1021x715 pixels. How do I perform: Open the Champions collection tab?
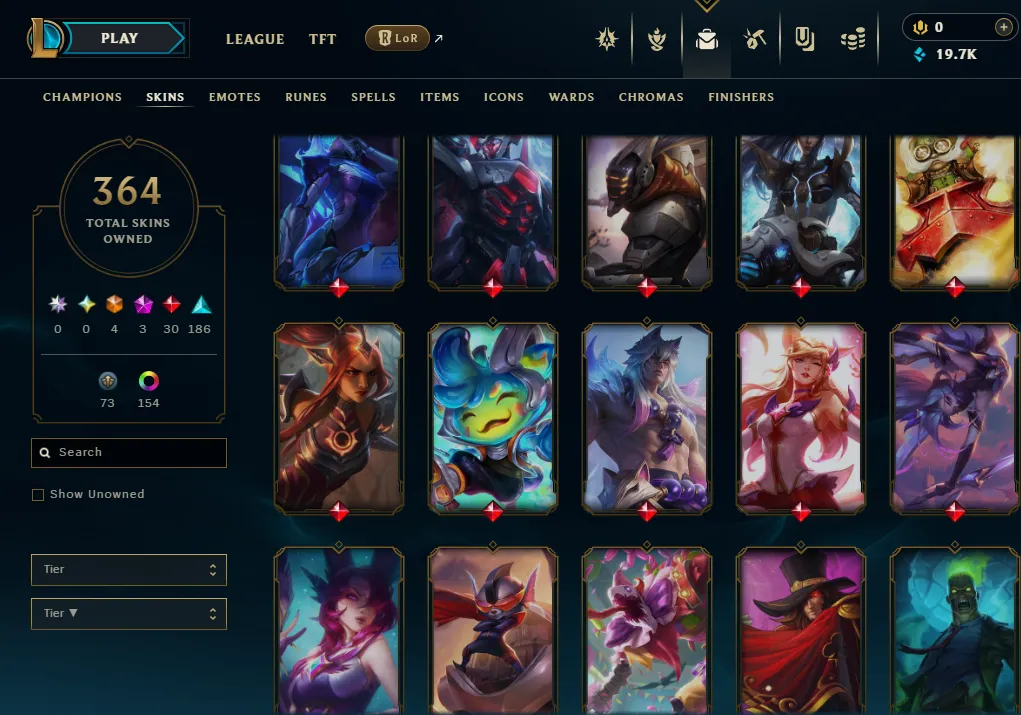82,97
